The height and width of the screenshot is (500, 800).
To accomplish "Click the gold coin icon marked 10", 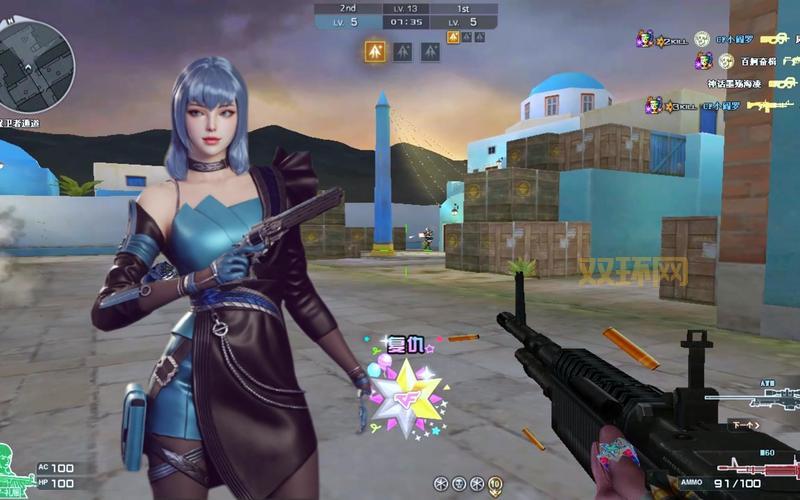I will pyautogui.click(x=495, y=483).
